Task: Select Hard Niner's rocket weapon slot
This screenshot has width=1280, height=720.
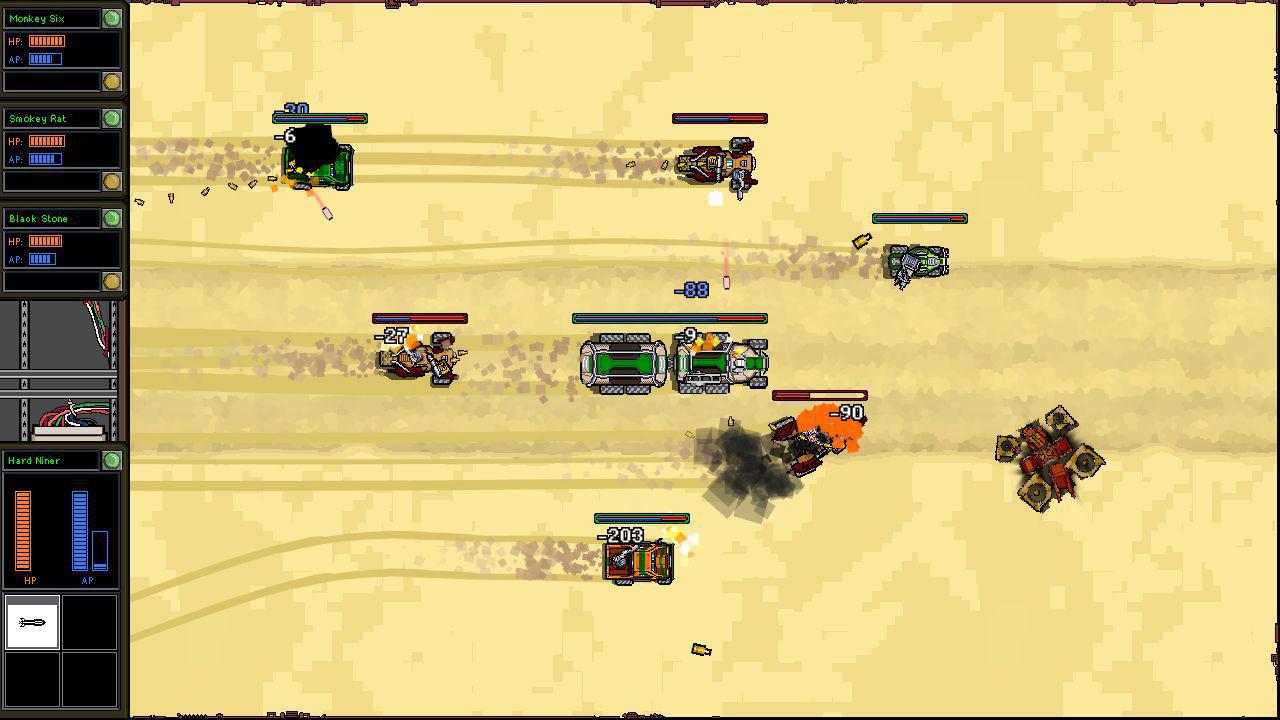Action: click(x=33, y=622)
